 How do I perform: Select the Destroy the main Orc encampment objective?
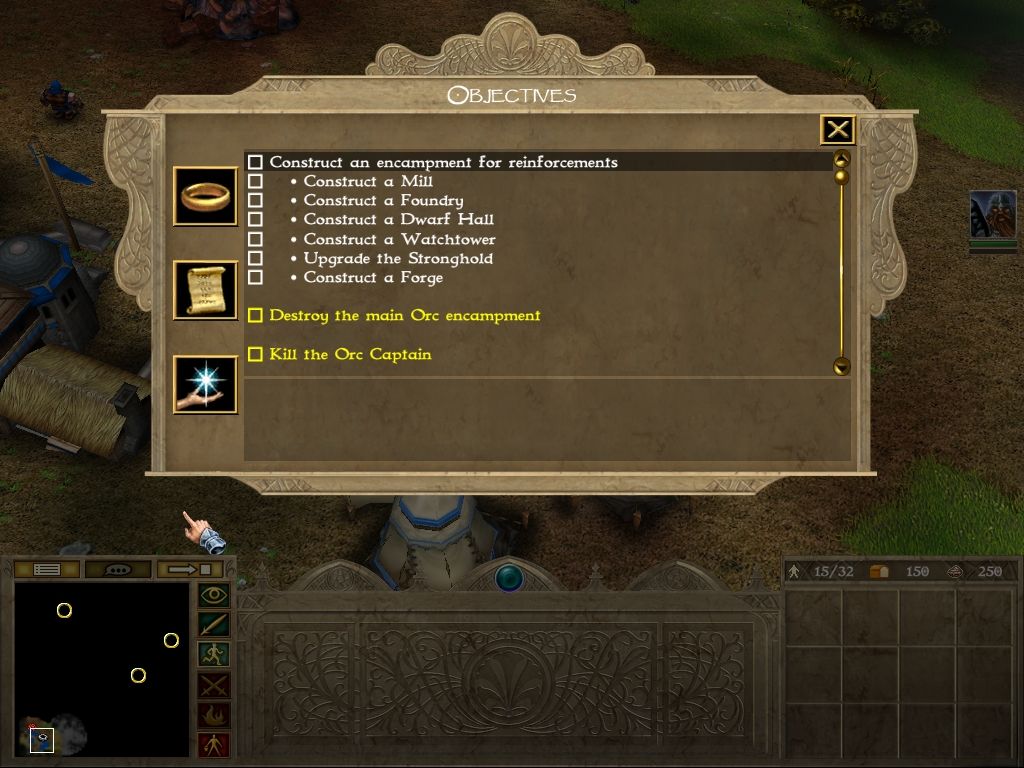pyautogui.click(x=404, y=316)
